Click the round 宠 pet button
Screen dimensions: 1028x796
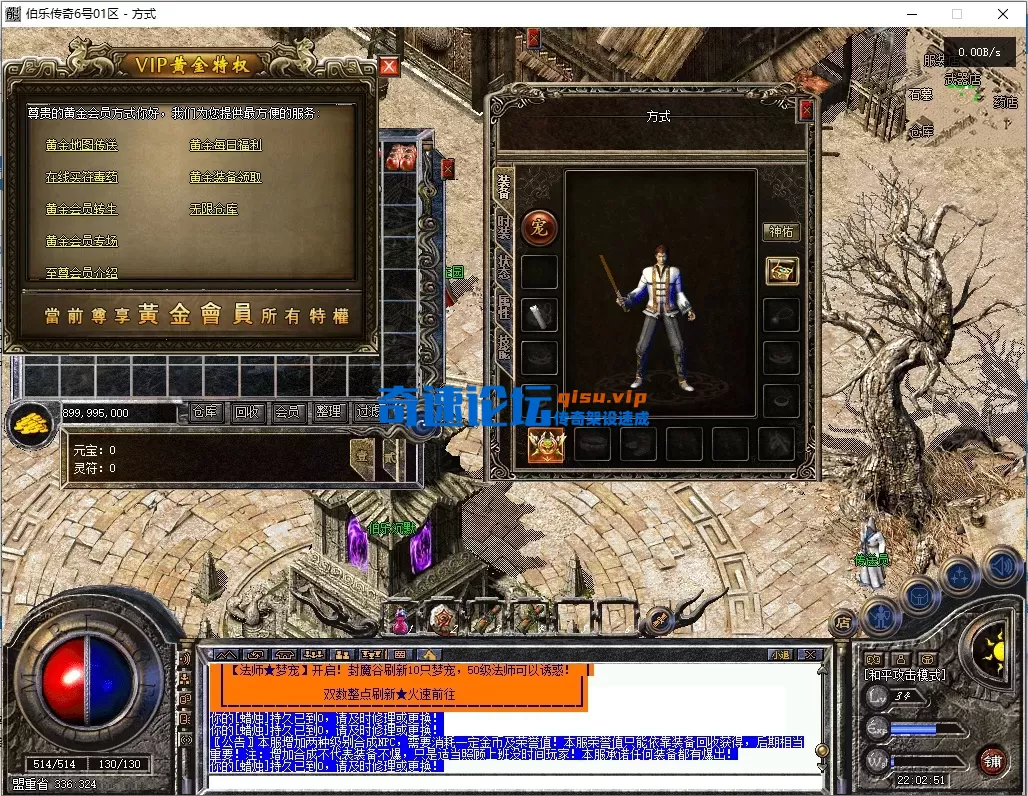(539, 225)
